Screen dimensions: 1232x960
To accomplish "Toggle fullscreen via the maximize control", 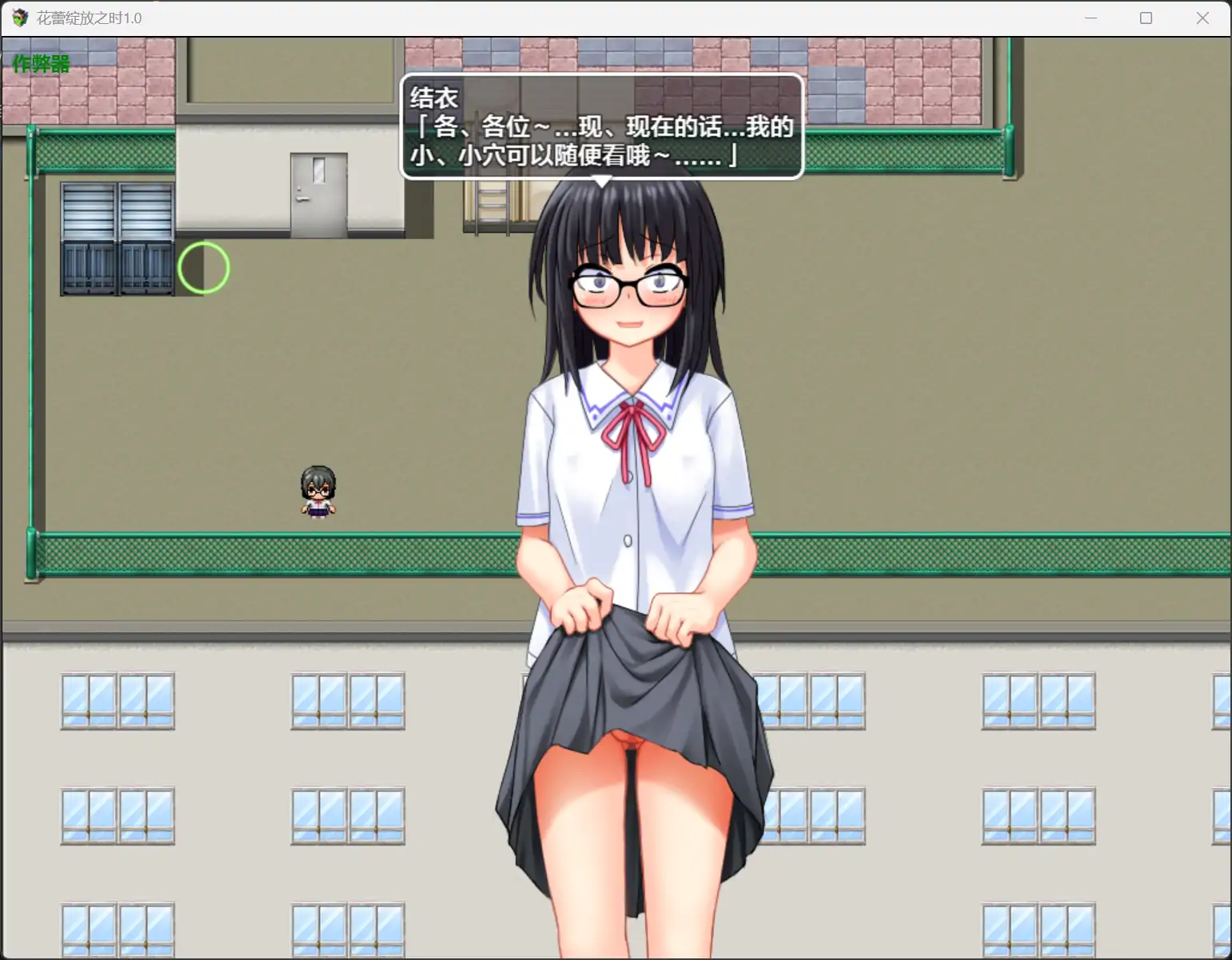I will pyautogui.click(x=1146, y=18).
